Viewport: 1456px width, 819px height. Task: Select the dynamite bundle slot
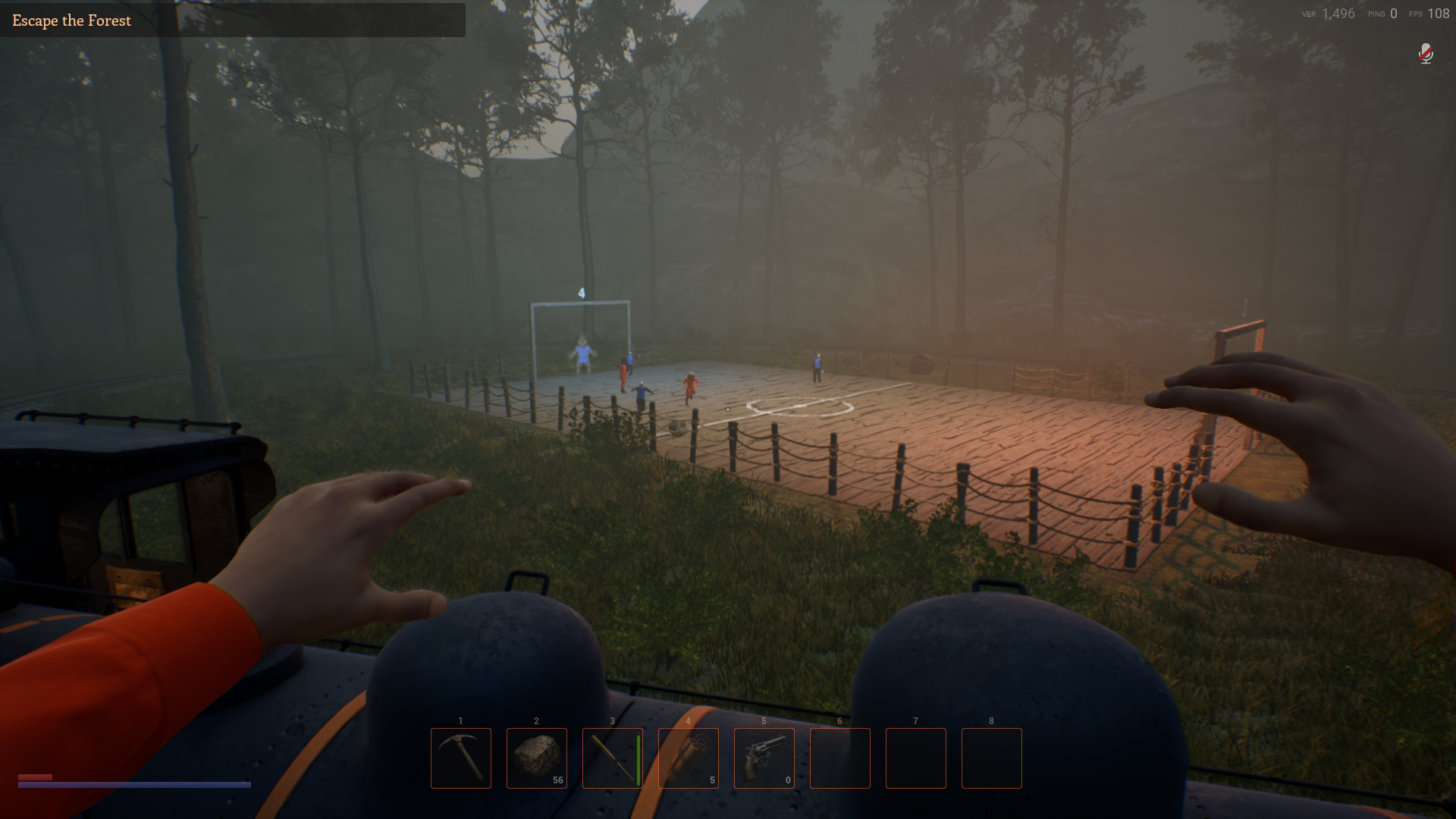[x=689, y=758]
